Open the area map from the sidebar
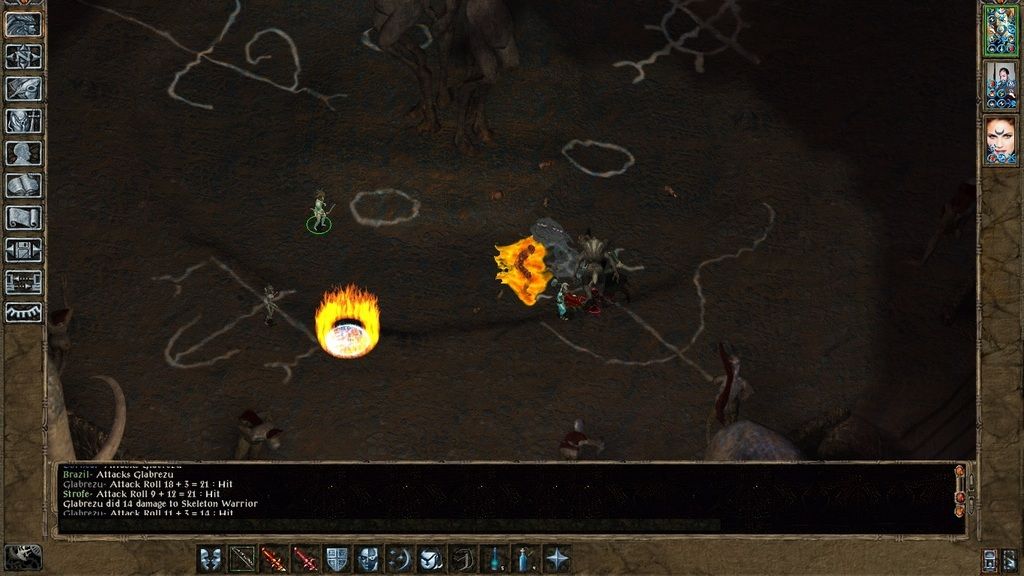1024x576 pixels. (x=23, y=56)
